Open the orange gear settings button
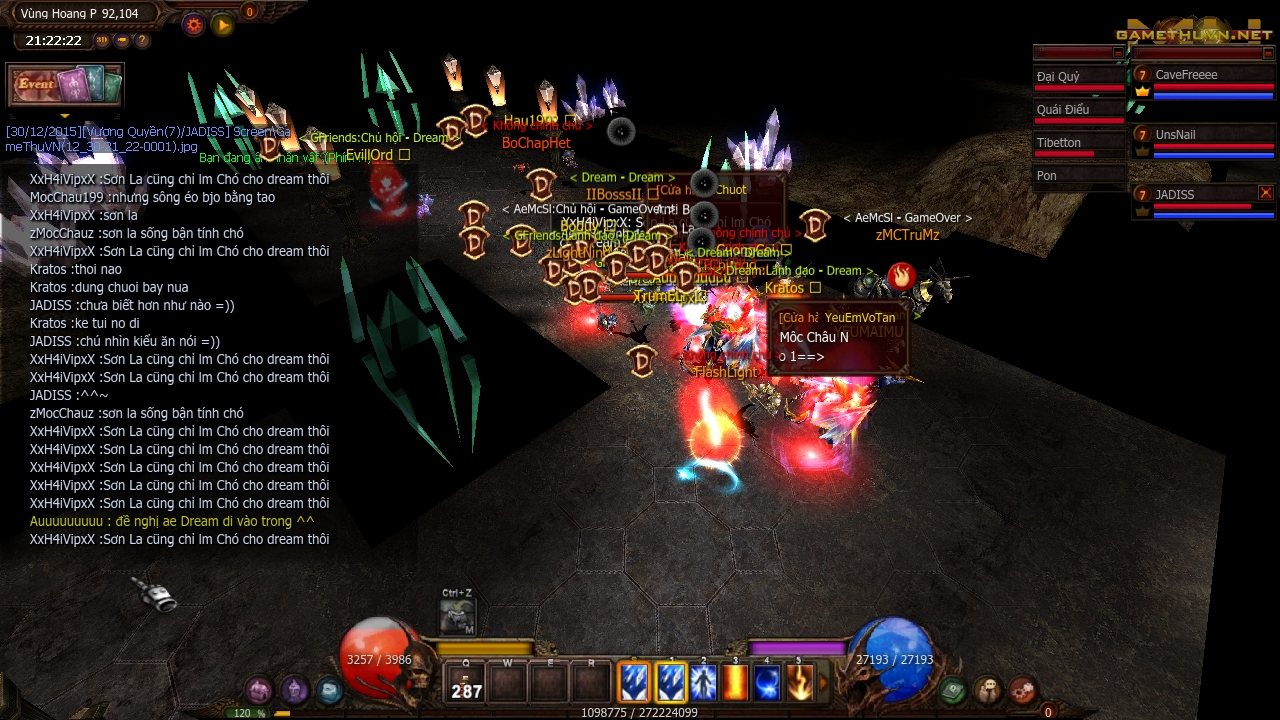Viewport: 1280px width, 720px height. coord(193,25)
